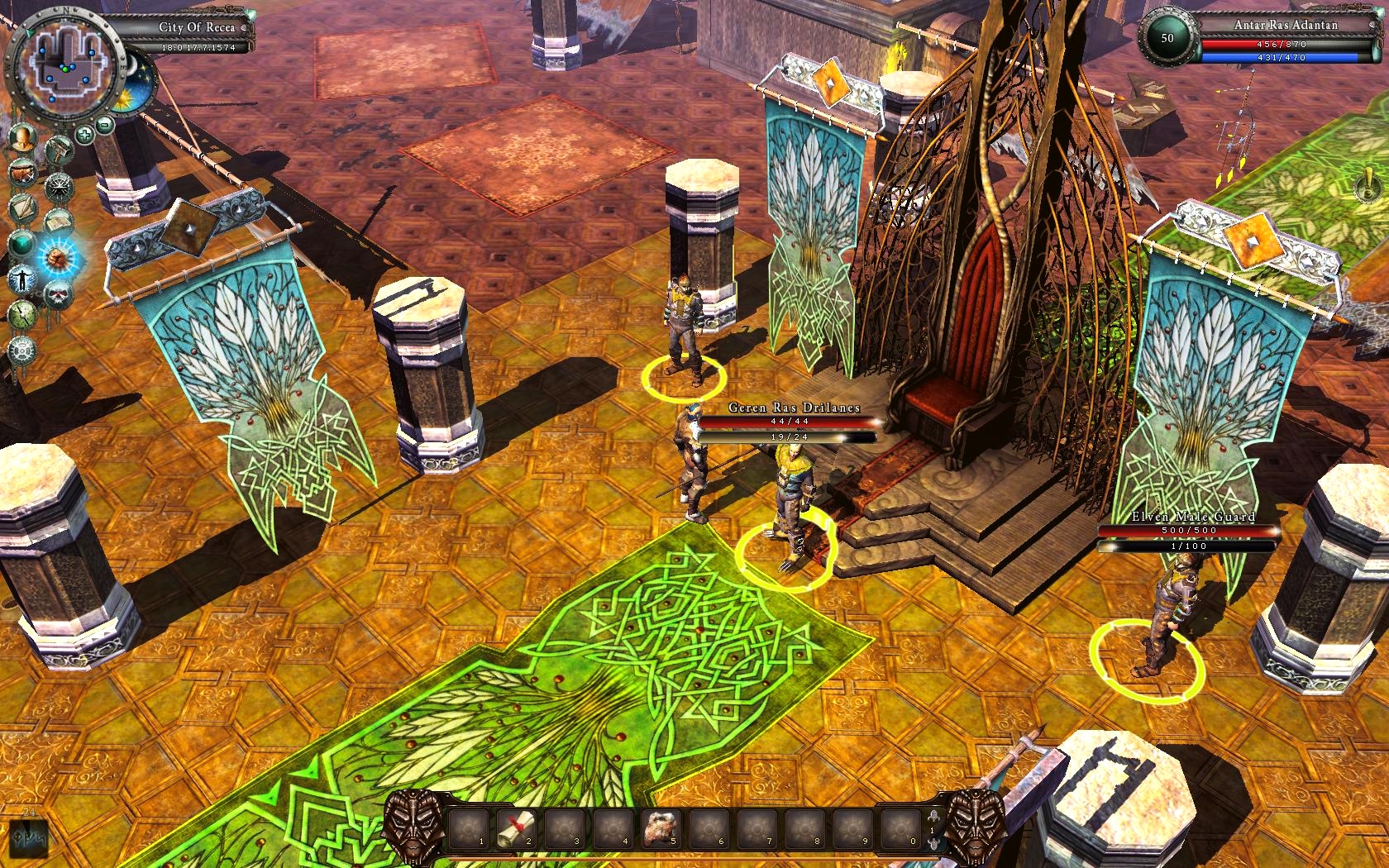Viewport: 1389px width, 868px height.
Task: Click the compass star icon
Action: point(59,187)
